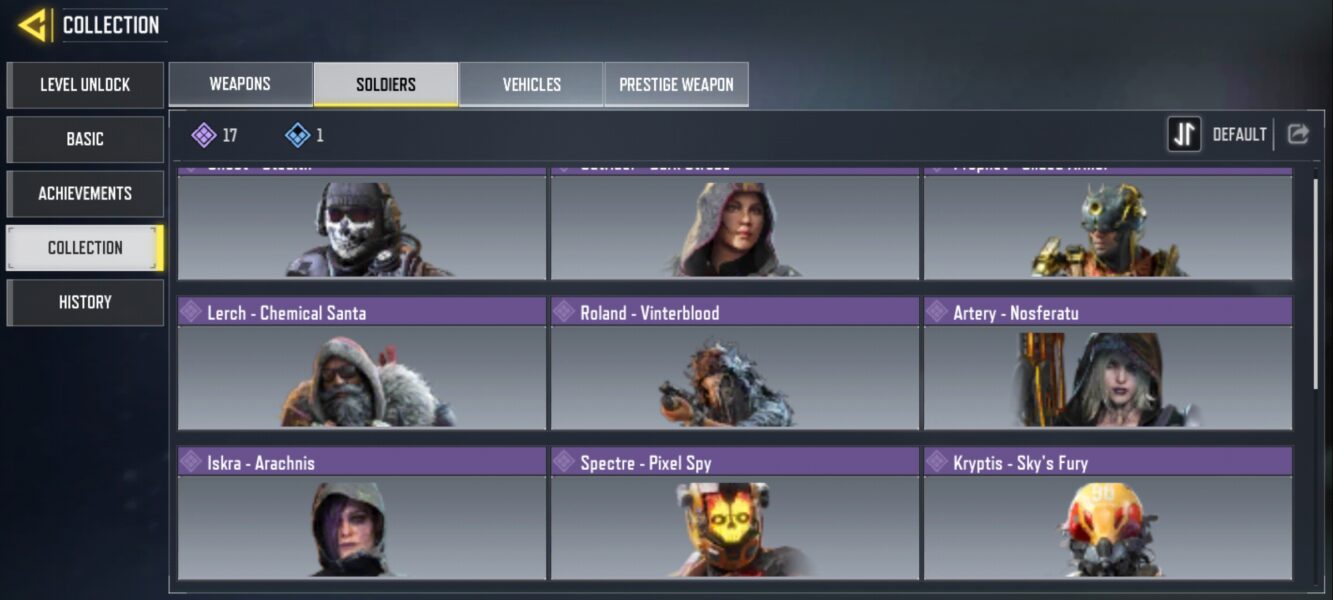Toggle the Default sort order button
This screenshot has width=1333, height=600.
(x=1185, y=134)
